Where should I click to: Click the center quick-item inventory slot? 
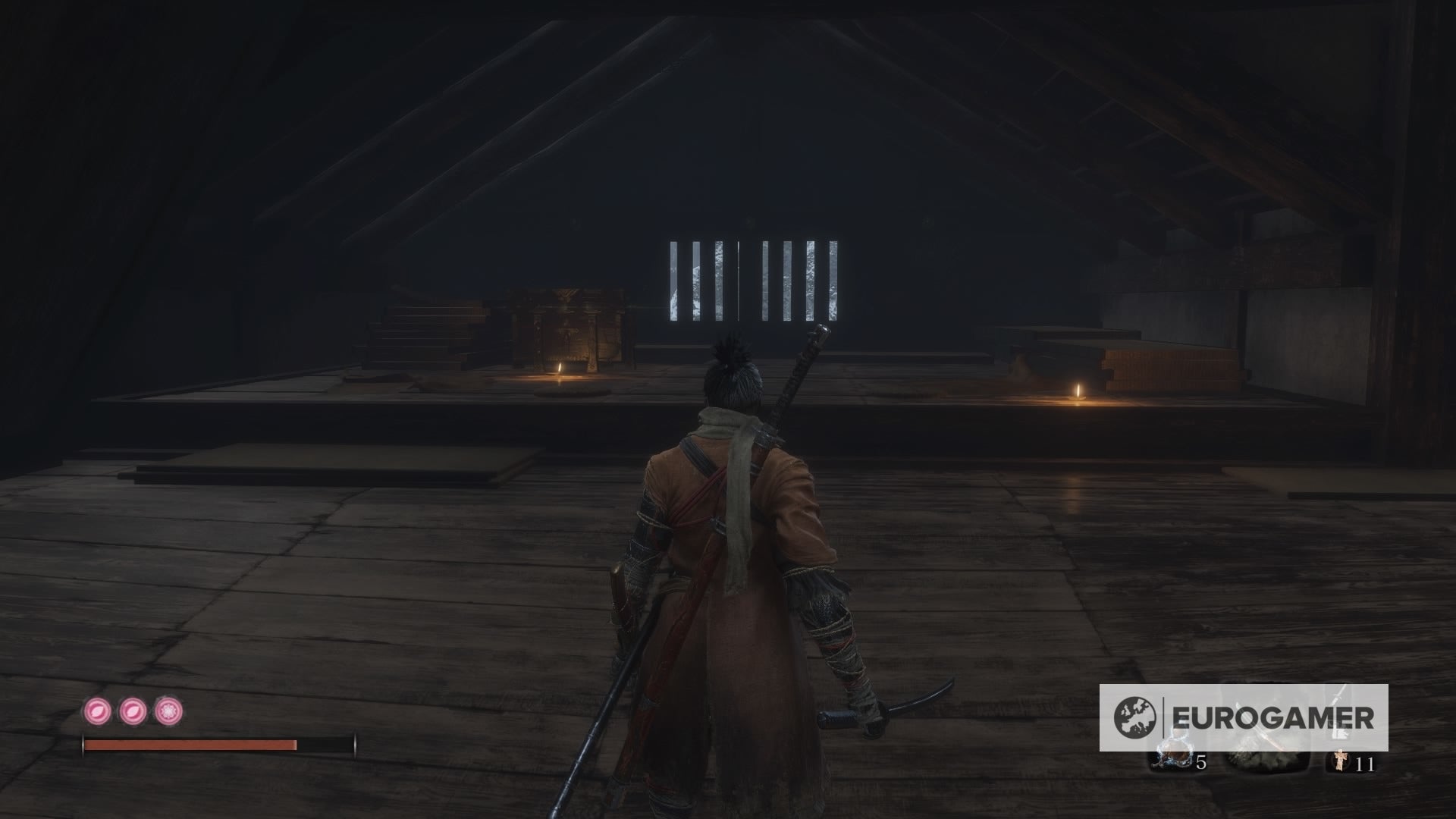coord(1265,758)
